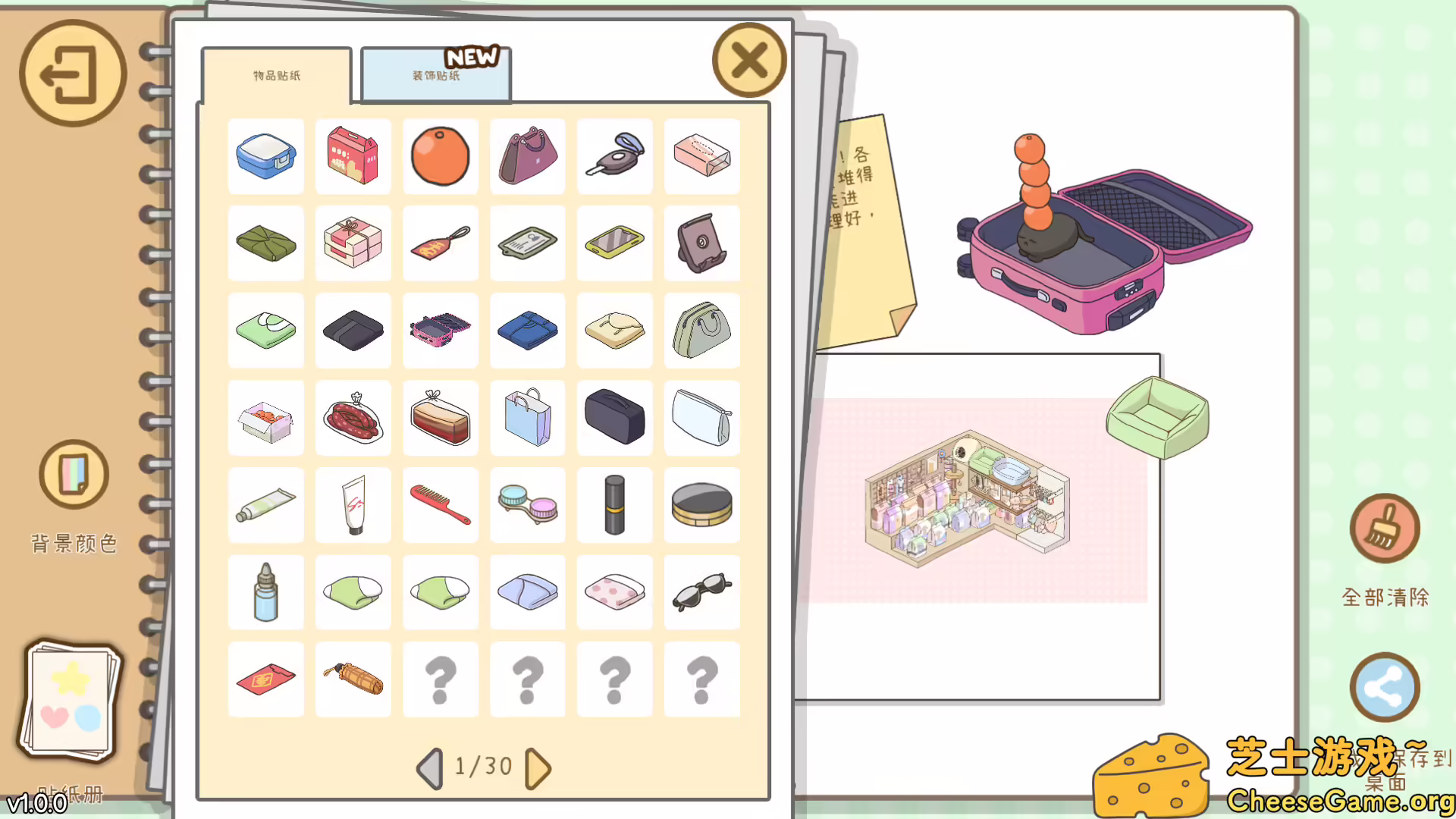The image size is (1456, 819).
Task: Select the red envelope sticker
Action: click(x=265, y=679)
